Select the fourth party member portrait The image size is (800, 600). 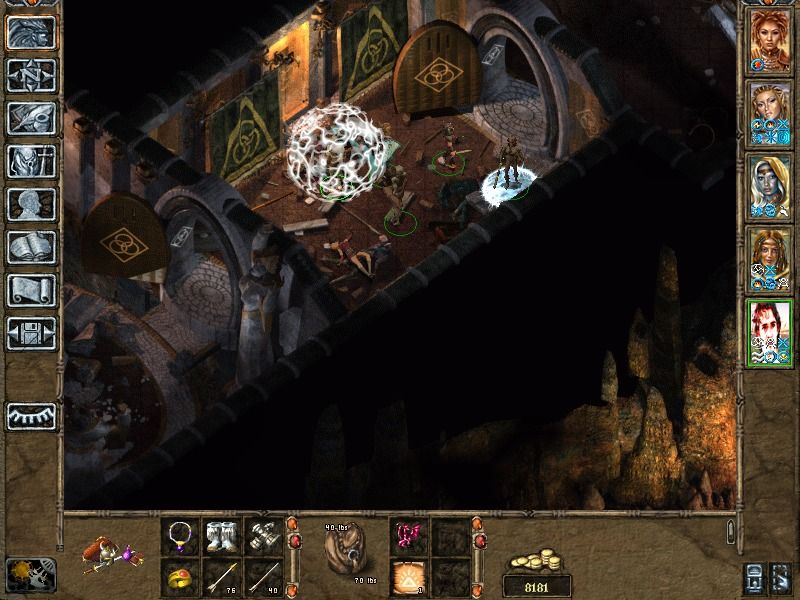coord(771,260)
